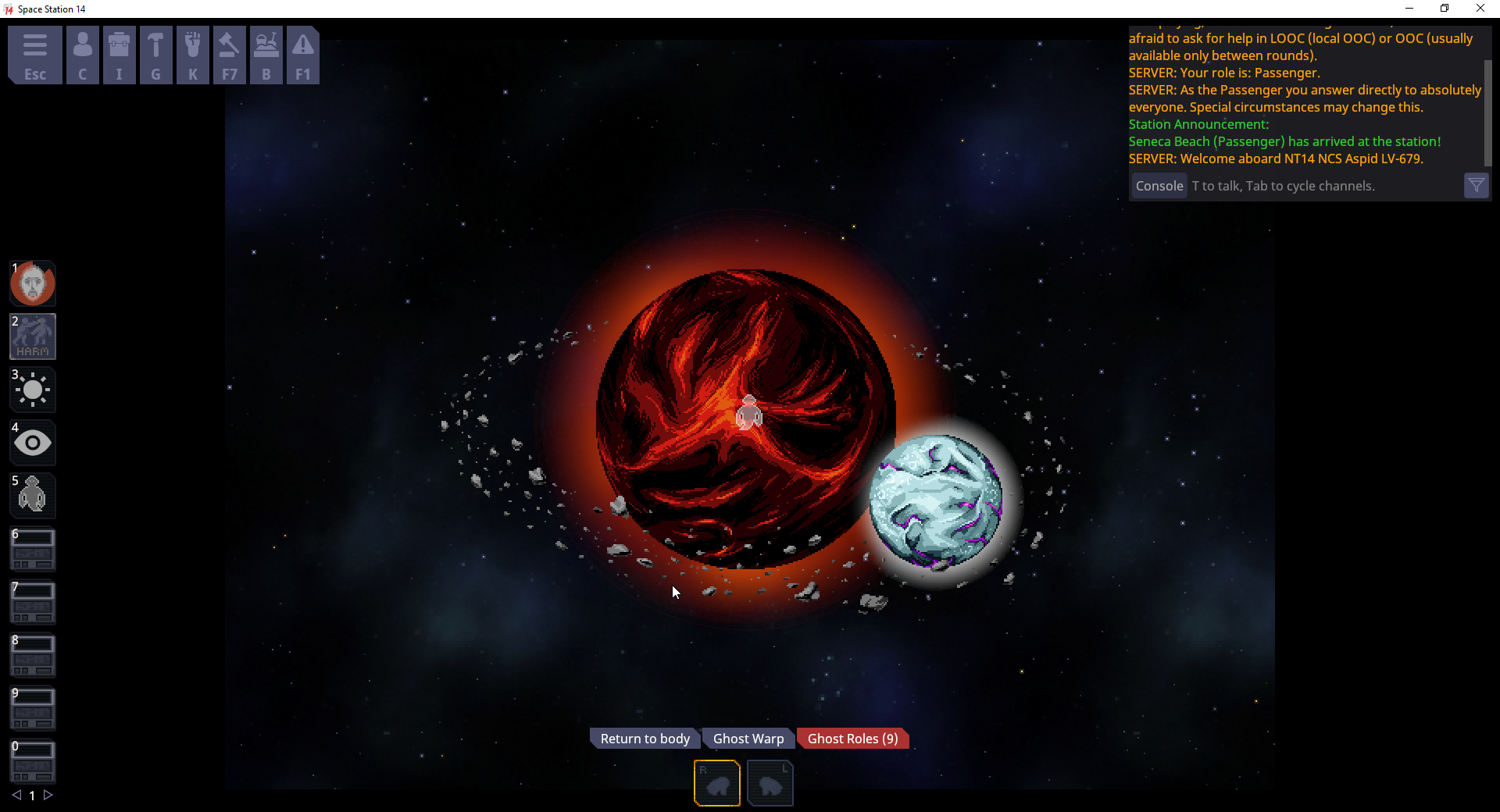Open the chat filter funnel dropdown
The height and width of the screenshot is (812, 1500).
click(x=1477, y=185)
